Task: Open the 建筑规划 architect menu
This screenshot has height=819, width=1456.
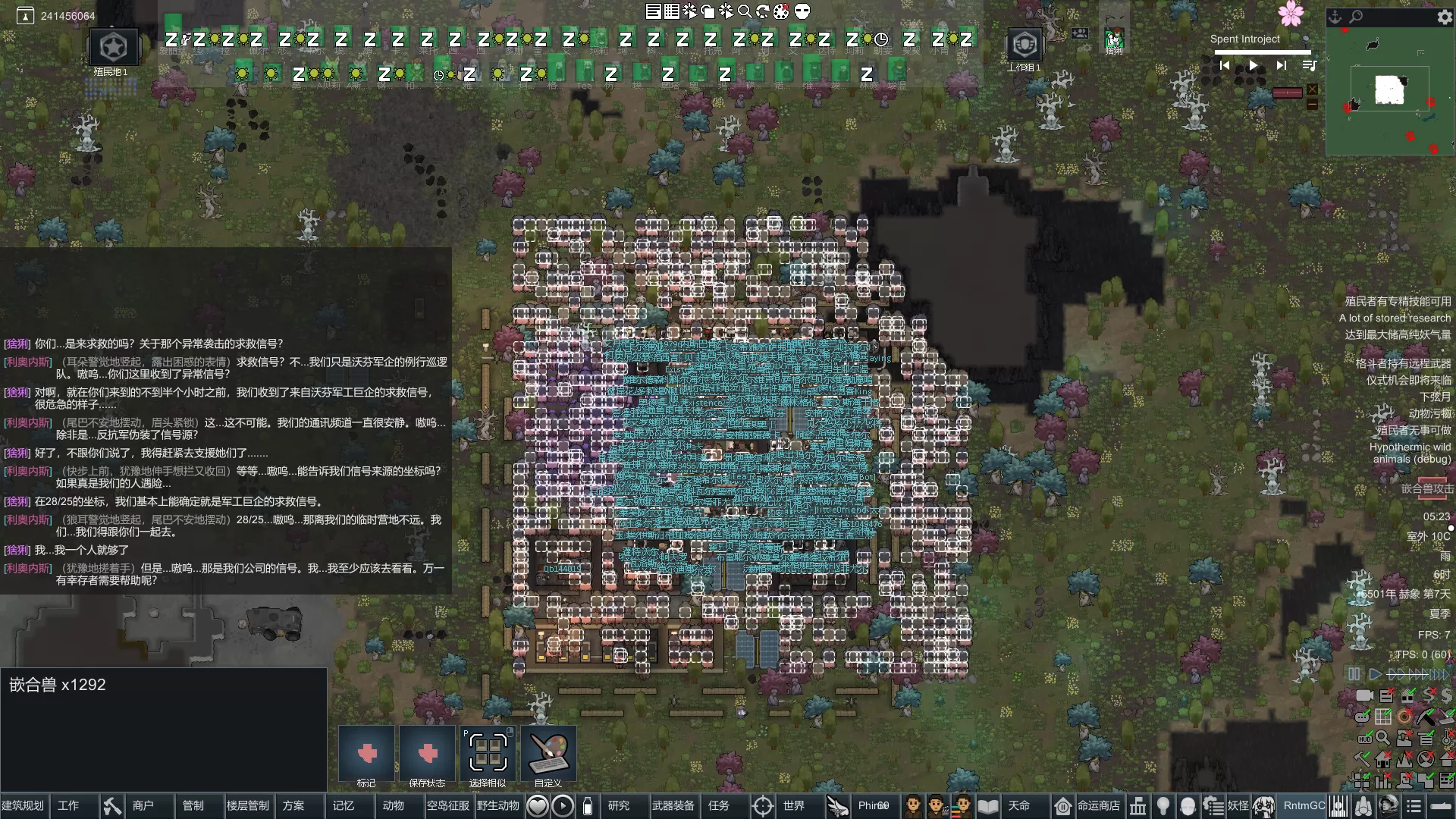Action: click(x=24, y=805)
